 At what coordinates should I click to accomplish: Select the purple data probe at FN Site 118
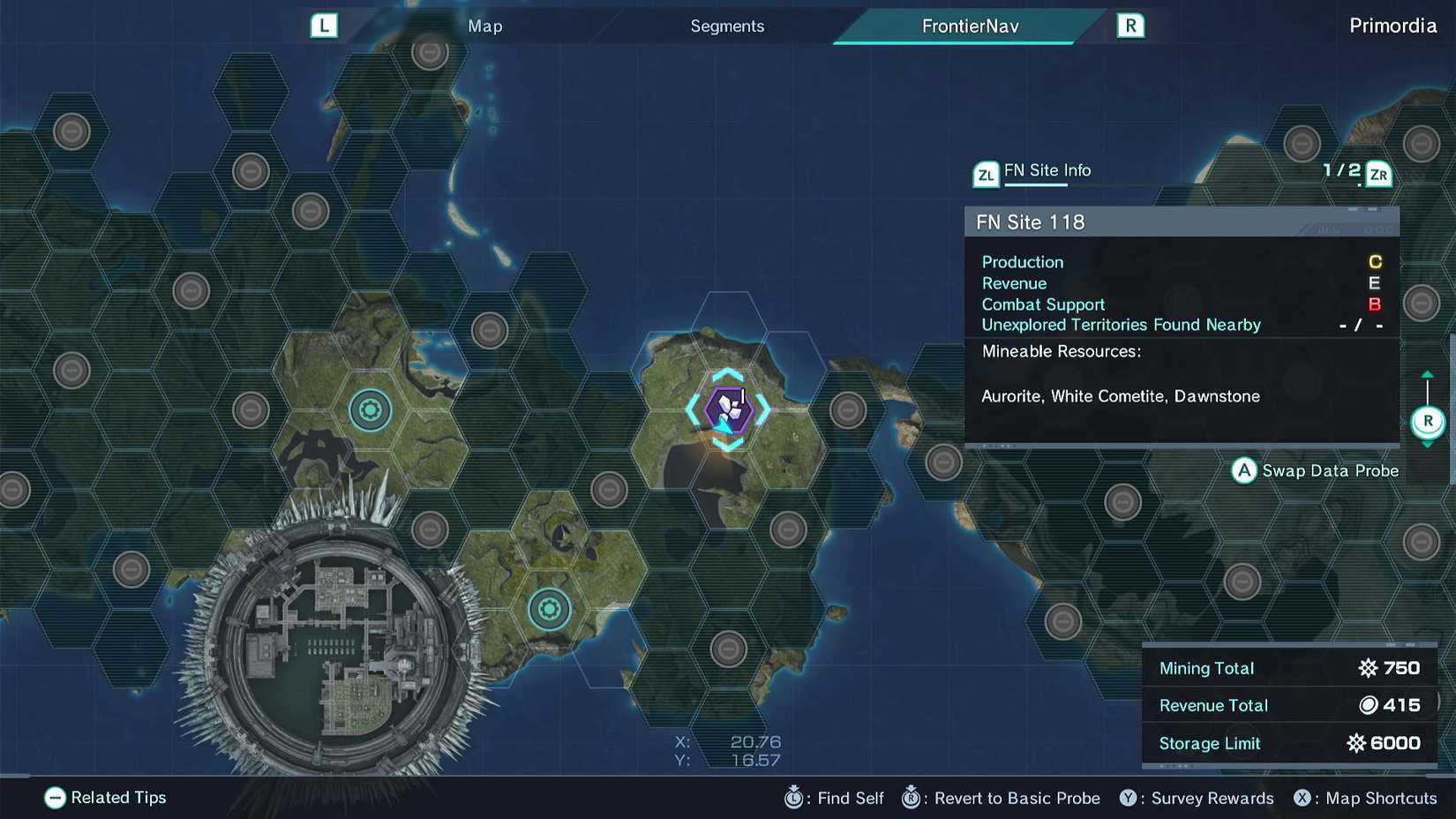(727, 409)
